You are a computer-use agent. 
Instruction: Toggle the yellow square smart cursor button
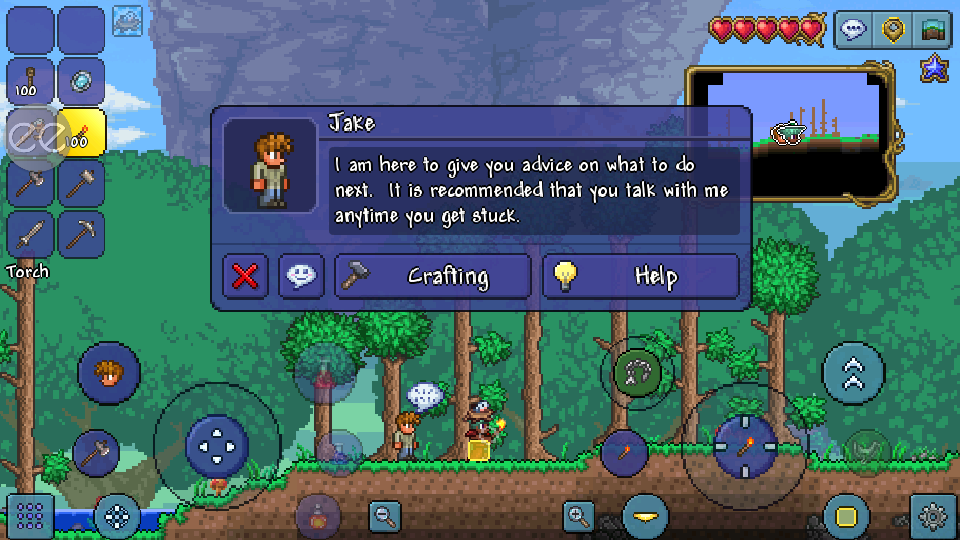tap(846, 516)
